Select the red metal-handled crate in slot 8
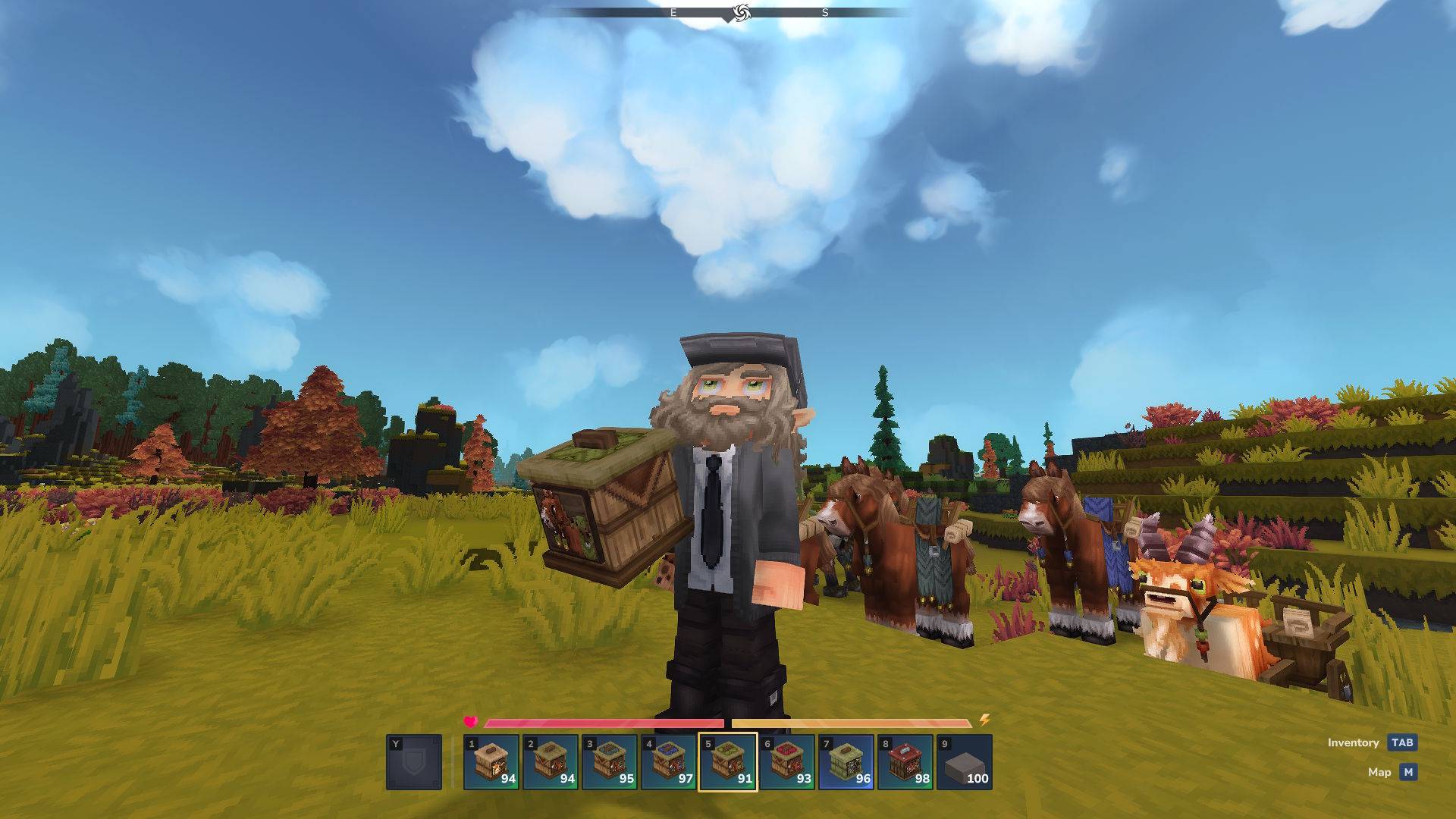1456x819 pixels. (x=905, y=762)
